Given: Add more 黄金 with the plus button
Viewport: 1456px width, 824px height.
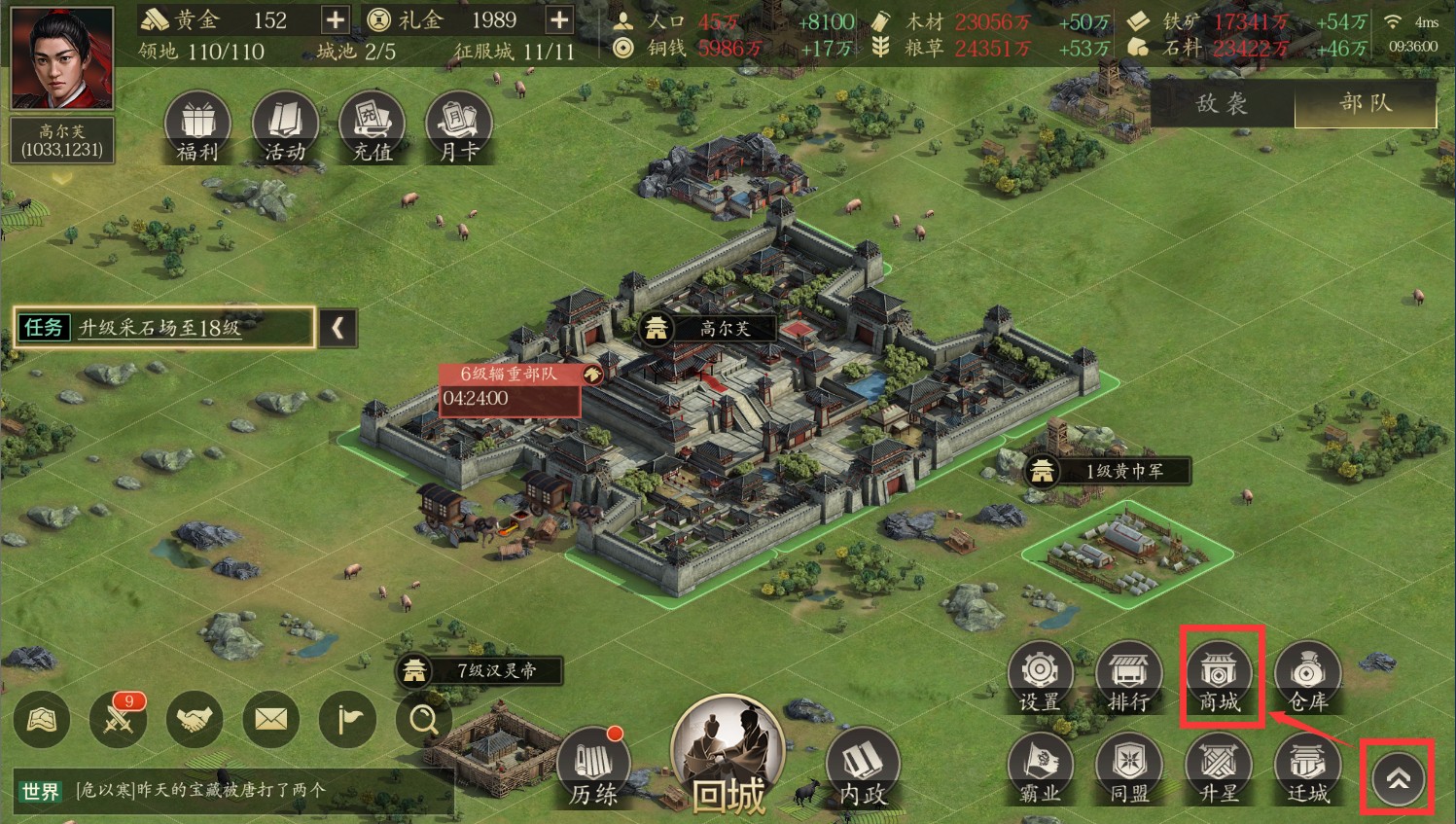Looking at the screenshot, I should click(335, 19).
